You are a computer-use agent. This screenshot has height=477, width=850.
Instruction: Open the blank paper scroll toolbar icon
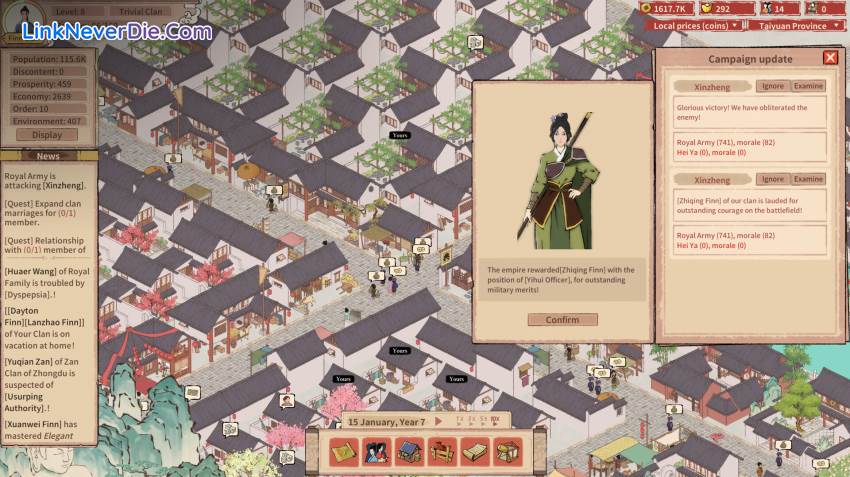click(x=475, y=452)
